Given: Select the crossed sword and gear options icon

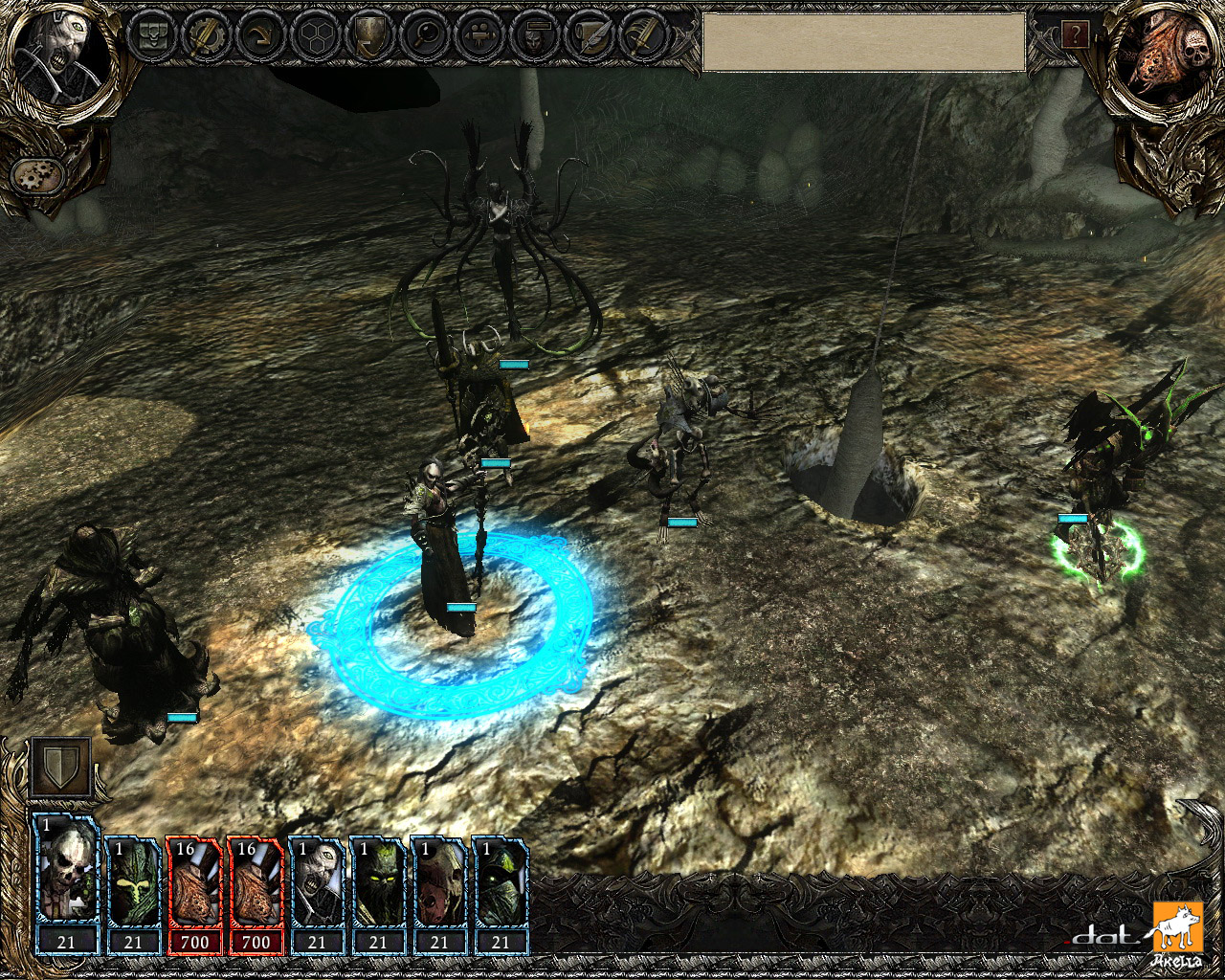Looking at the screenshot, I should (206, 38).
